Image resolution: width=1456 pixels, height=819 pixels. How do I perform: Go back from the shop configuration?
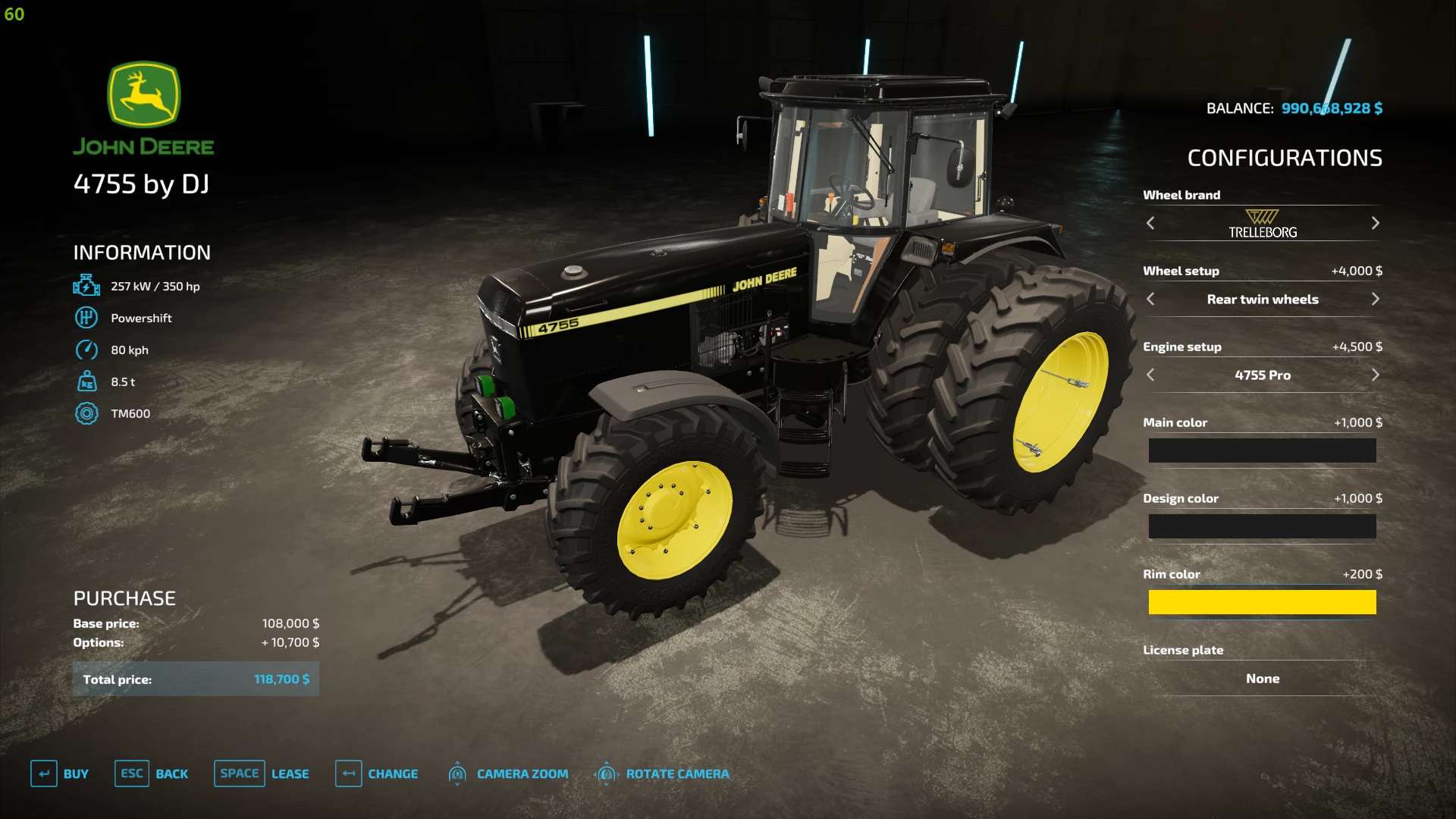pyautogui.click(x=152, y=773)
